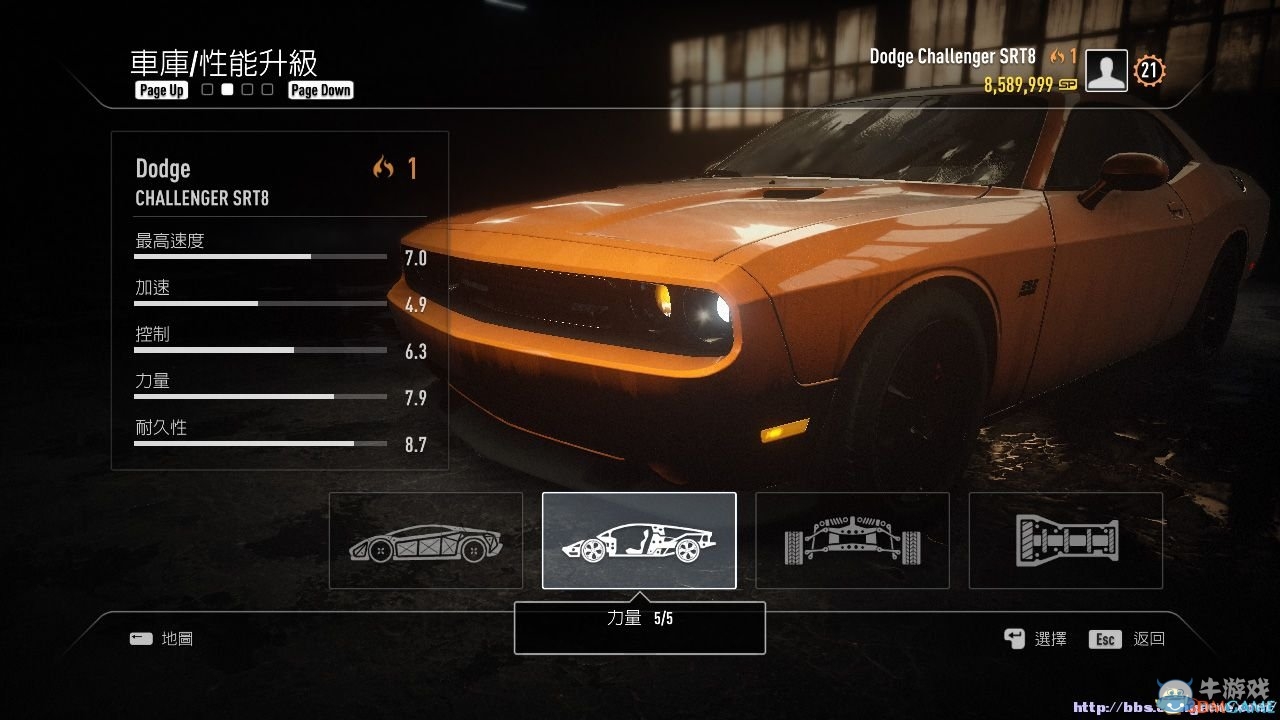Click the Dodge Challenger SRT8 name
This screenshot has height=720, width=1280.
(x=951, y=56)
